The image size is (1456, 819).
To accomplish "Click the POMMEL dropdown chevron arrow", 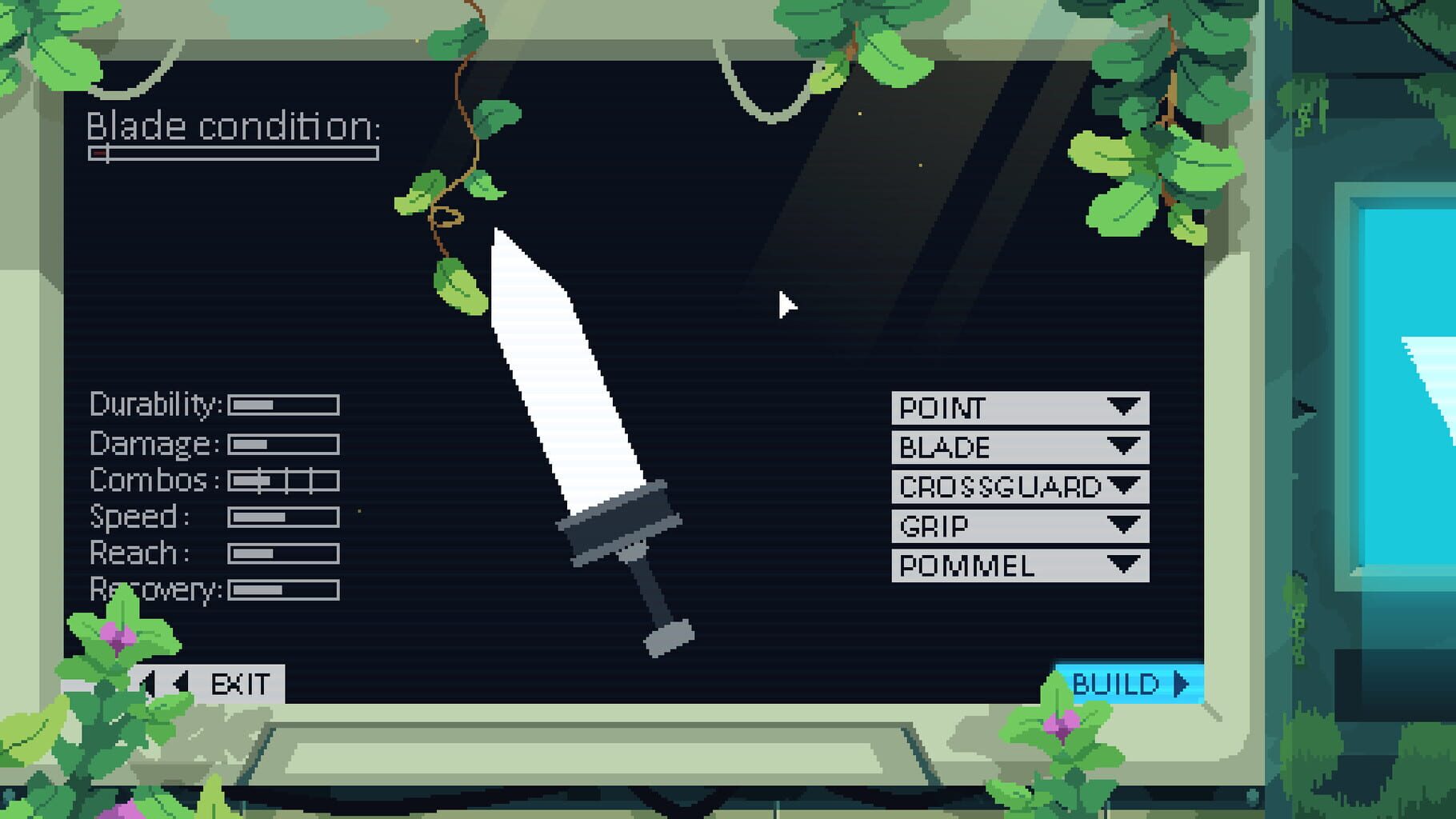I will click(1126, 564).
